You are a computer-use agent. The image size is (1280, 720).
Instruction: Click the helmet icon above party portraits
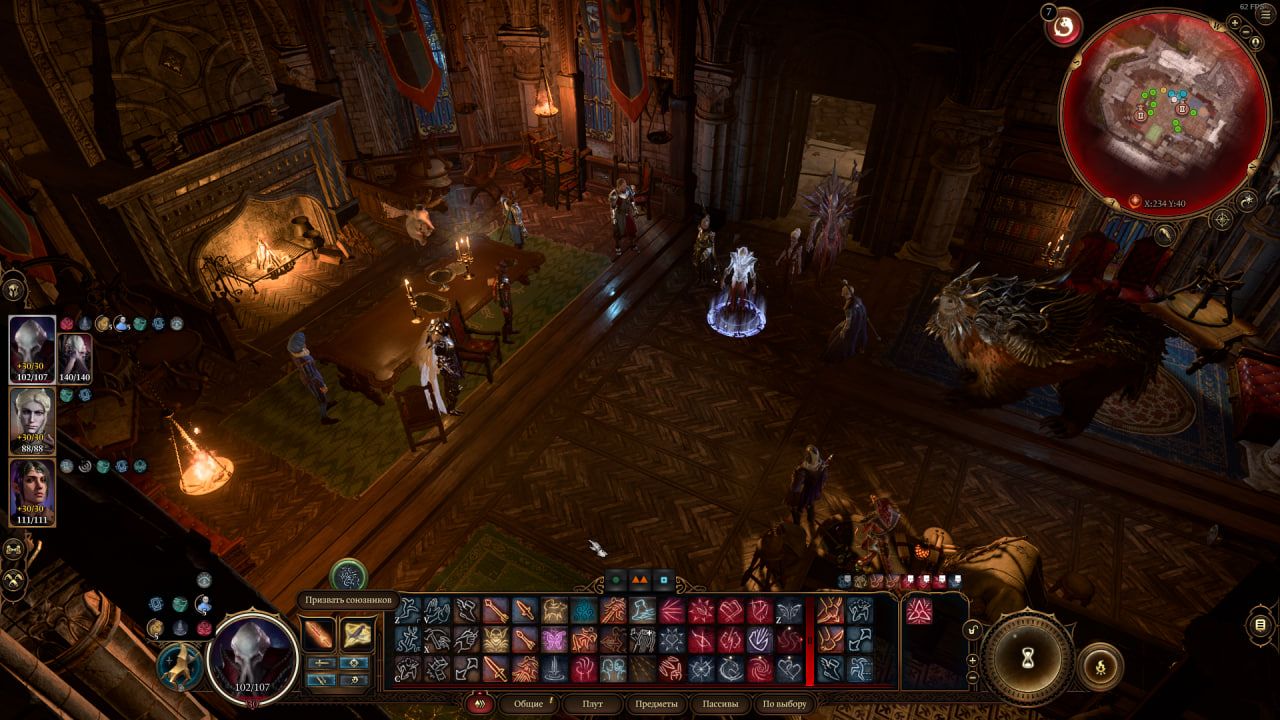(x=15, y=289)
